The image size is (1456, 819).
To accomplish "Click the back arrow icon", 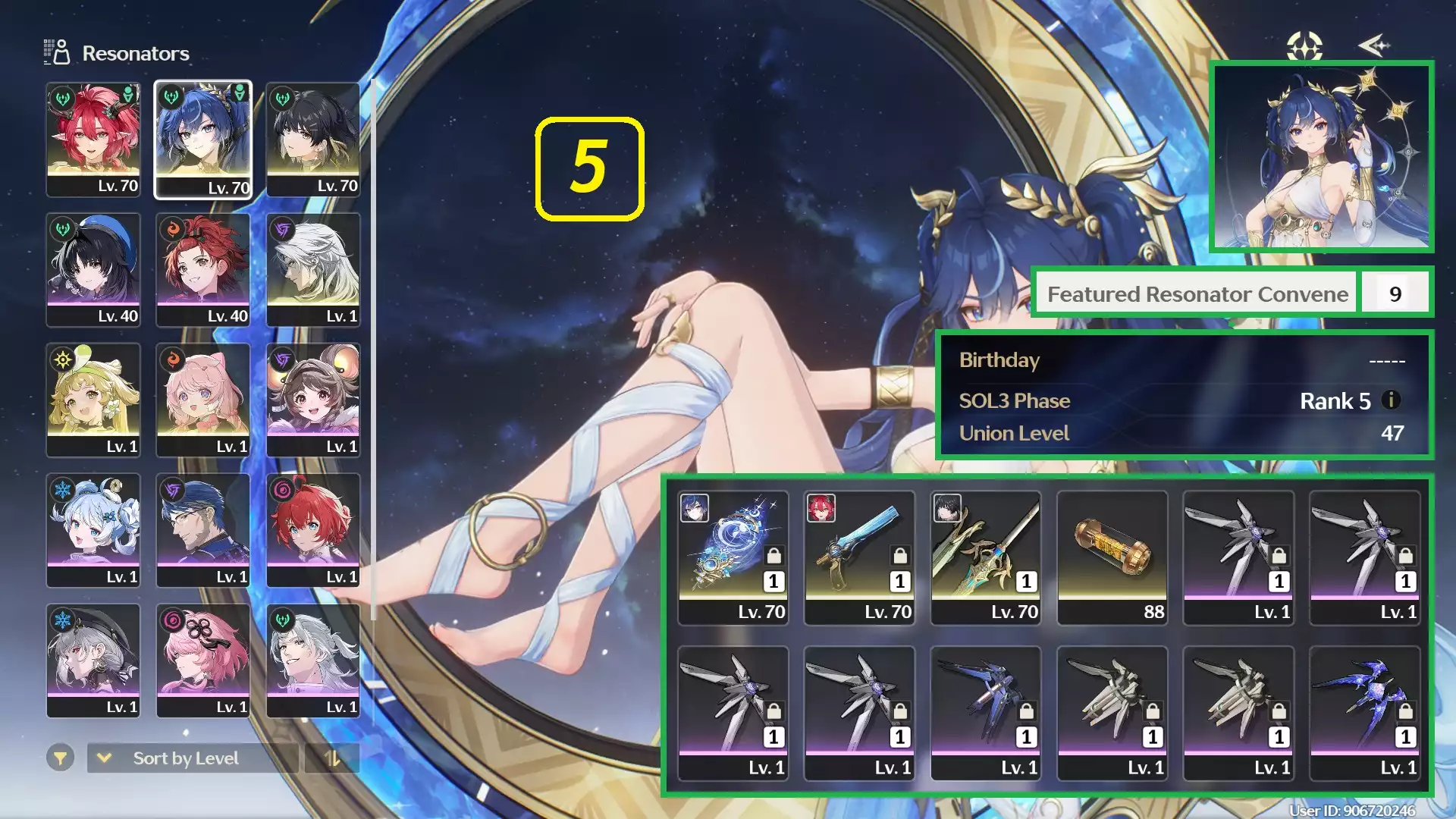I will click(1373, 46).
